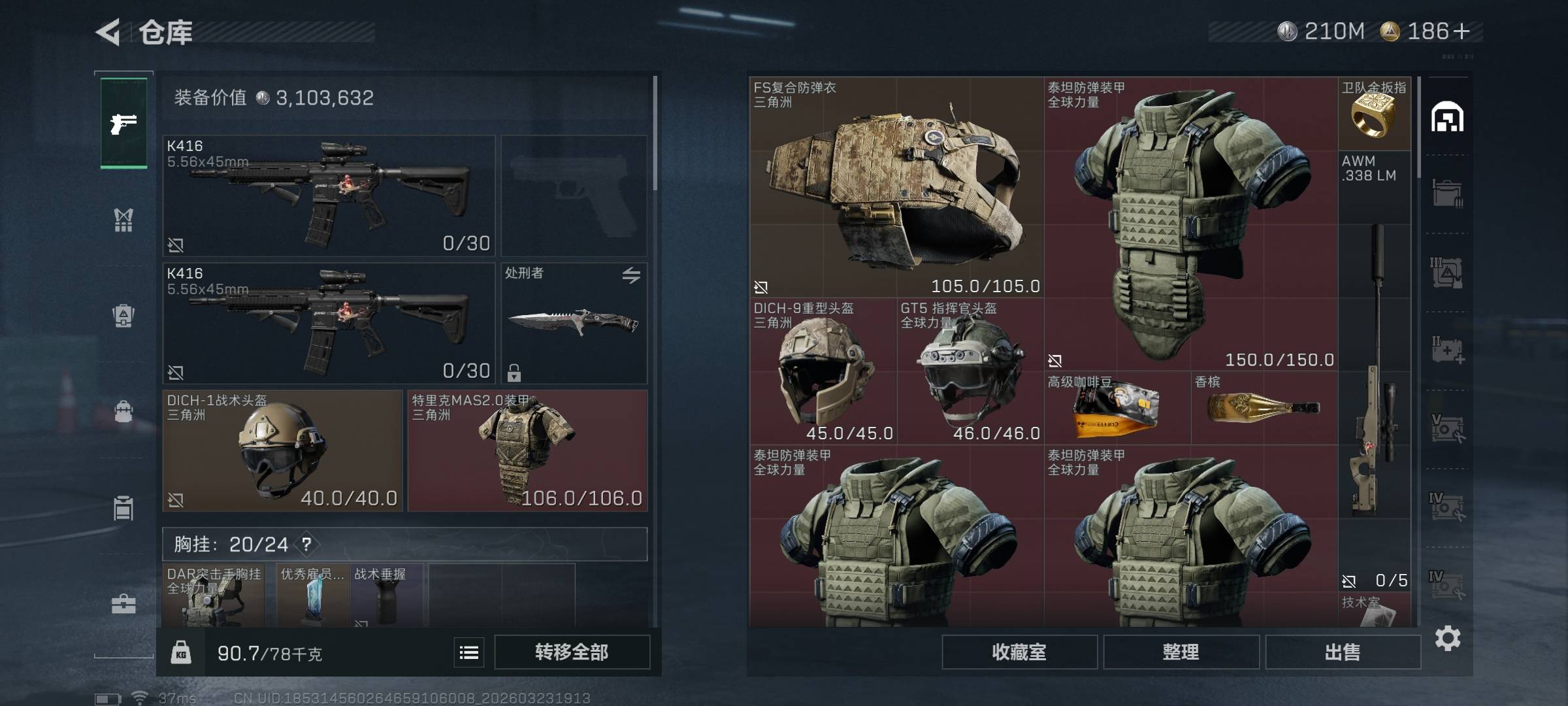
Task: Choose the AWM sniper rifle in stash
Action: [1374, 366]
